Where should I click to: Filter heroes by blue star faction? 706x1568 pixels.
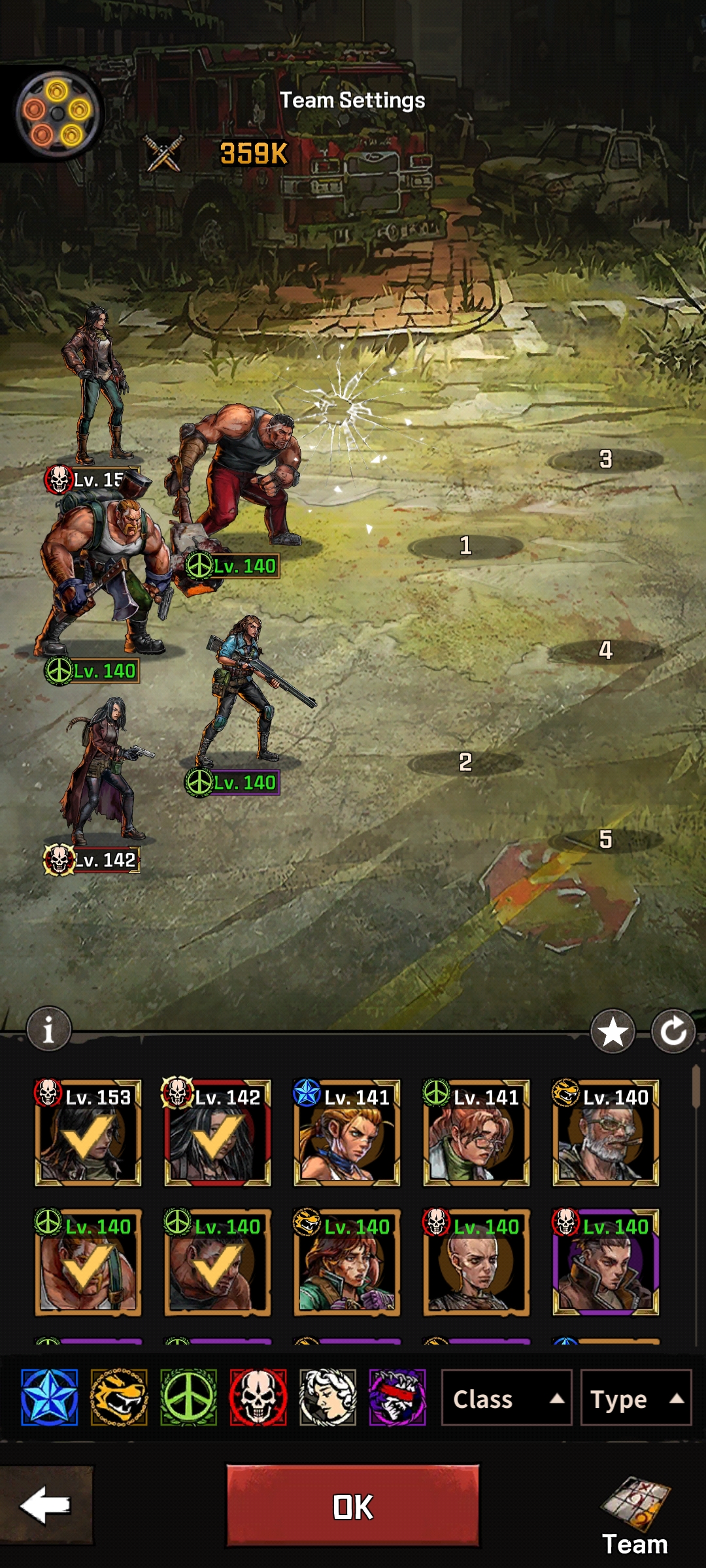50,1397
